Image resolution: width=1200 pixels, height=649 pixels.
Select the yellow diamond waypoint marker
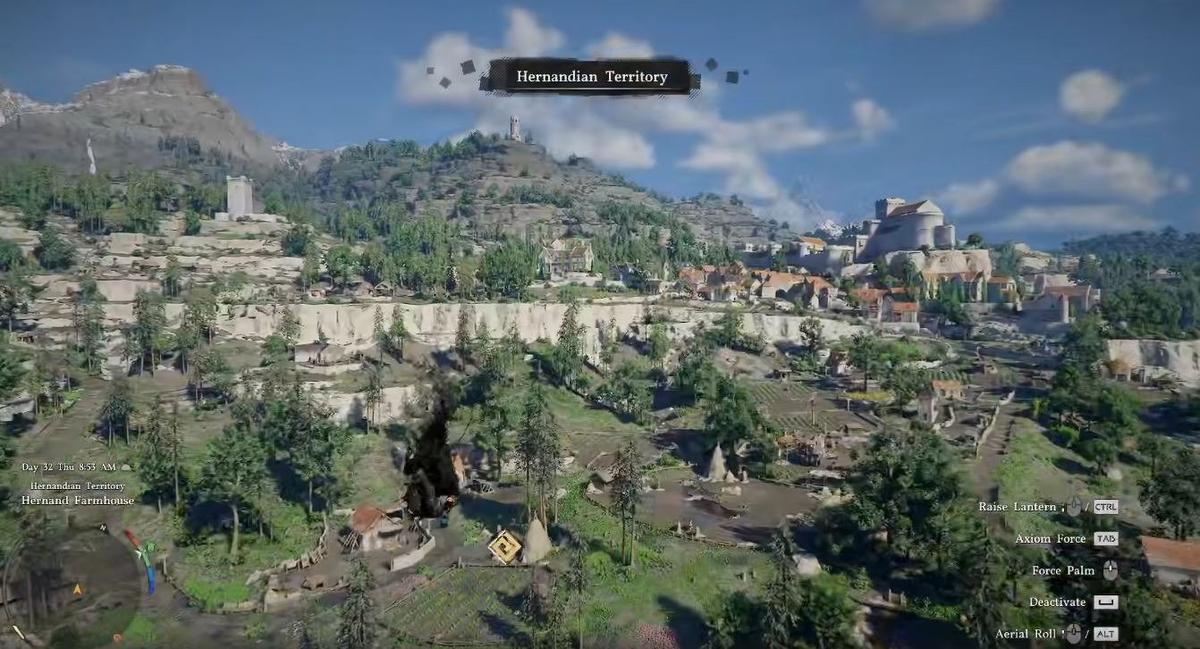[x=505, y=546]
